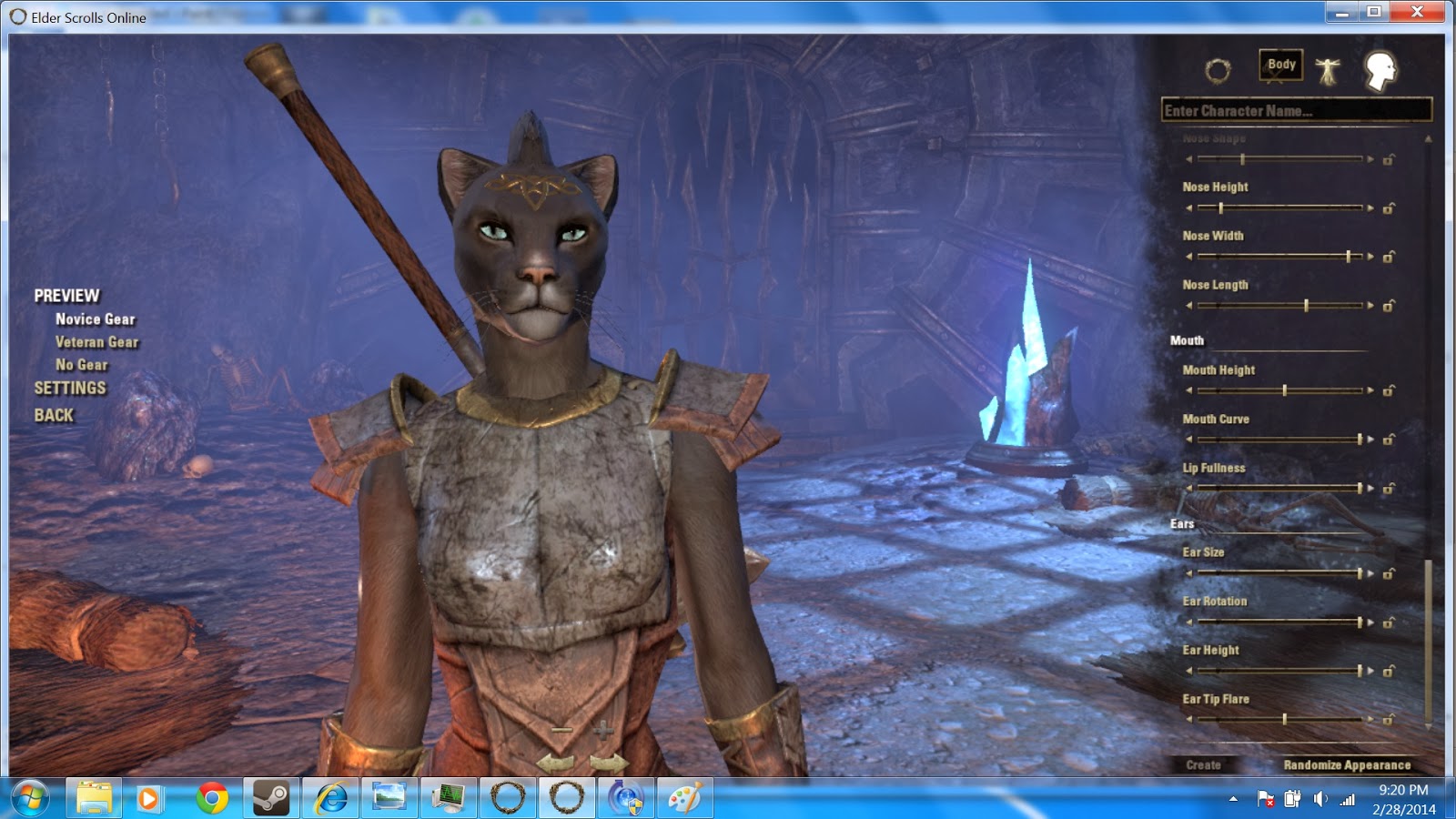
Task: Preview the Veteran Gear option
Action: [96, 342]
